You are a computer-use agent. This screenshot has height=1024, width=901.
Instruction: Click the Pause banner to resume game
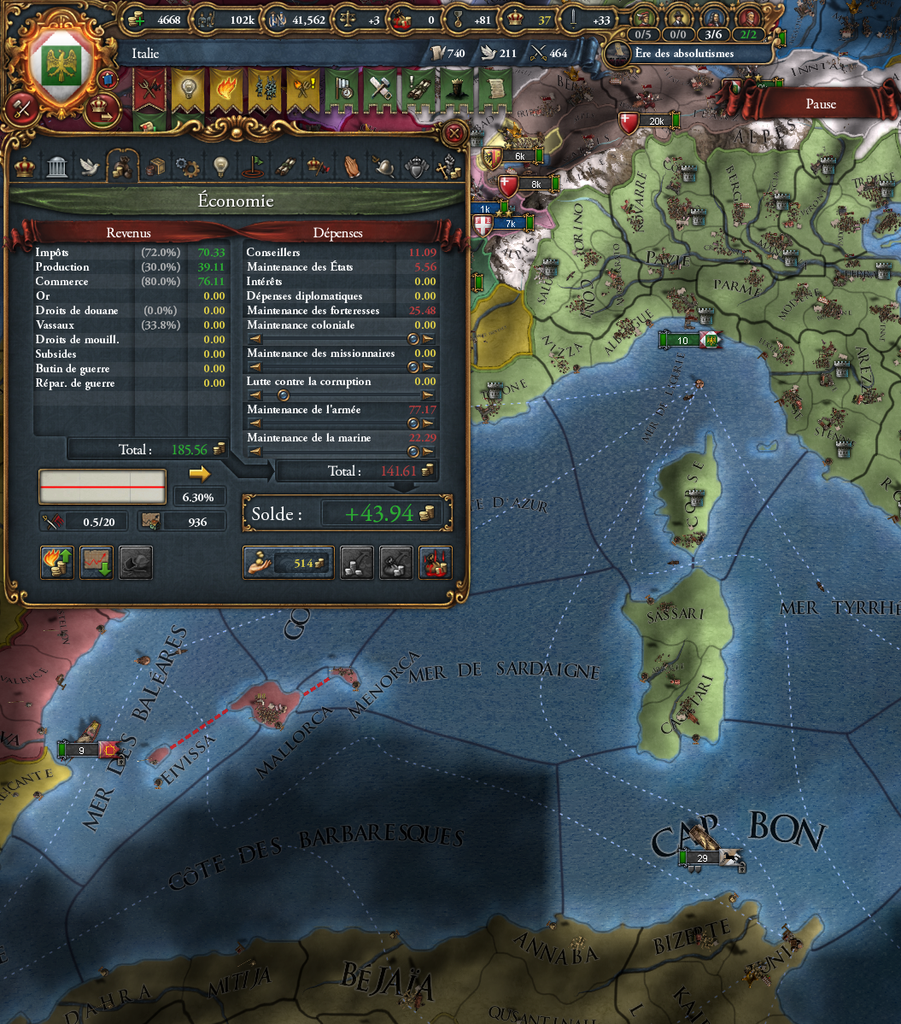[820, 103]
